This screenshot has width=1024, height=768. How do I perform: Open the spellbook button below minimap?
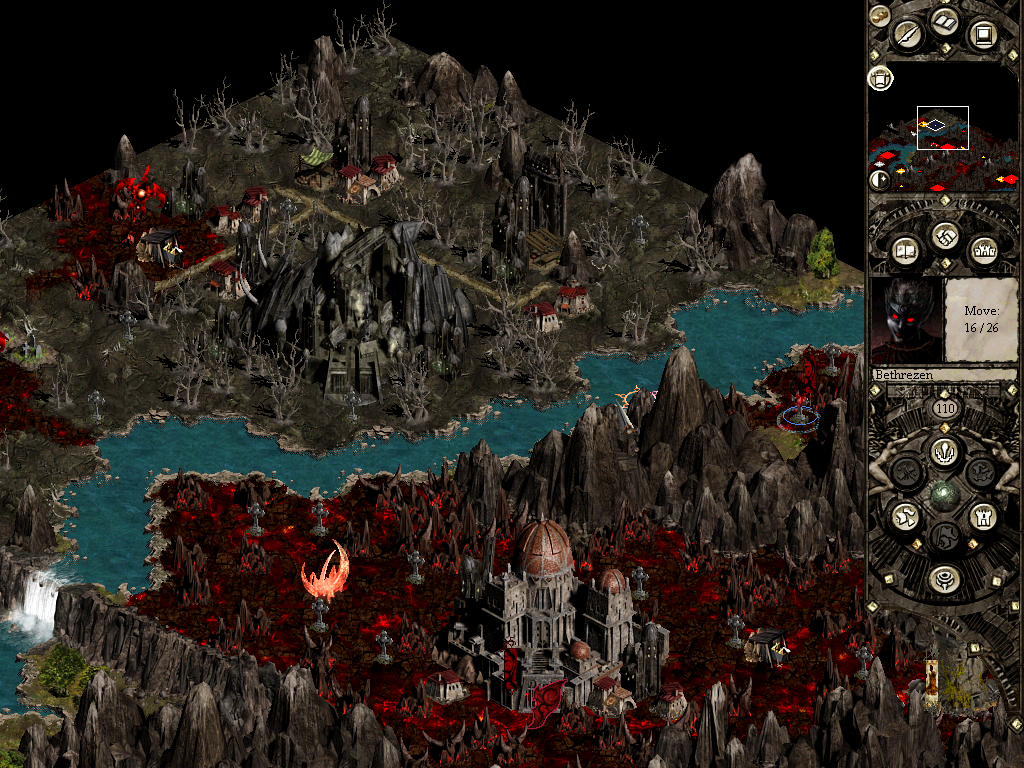906,250
